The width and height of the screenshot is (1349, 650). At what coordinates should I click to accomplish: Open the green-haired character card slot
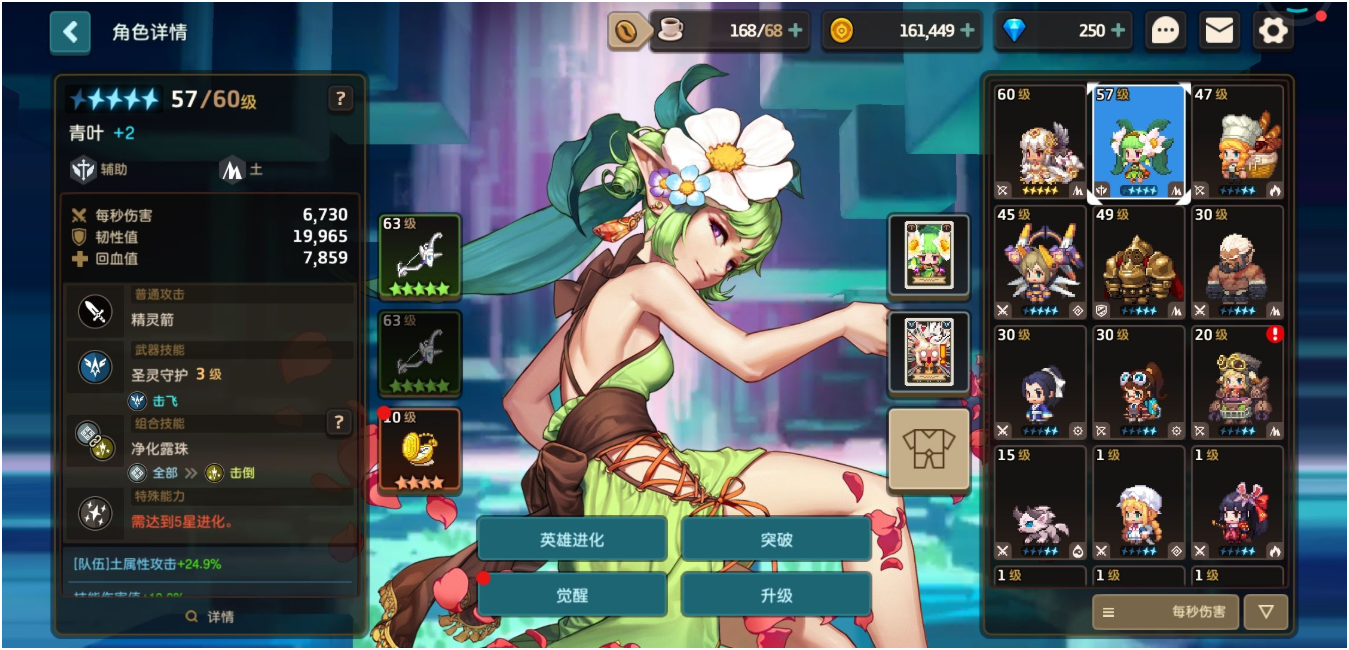[x=928, y=256]
